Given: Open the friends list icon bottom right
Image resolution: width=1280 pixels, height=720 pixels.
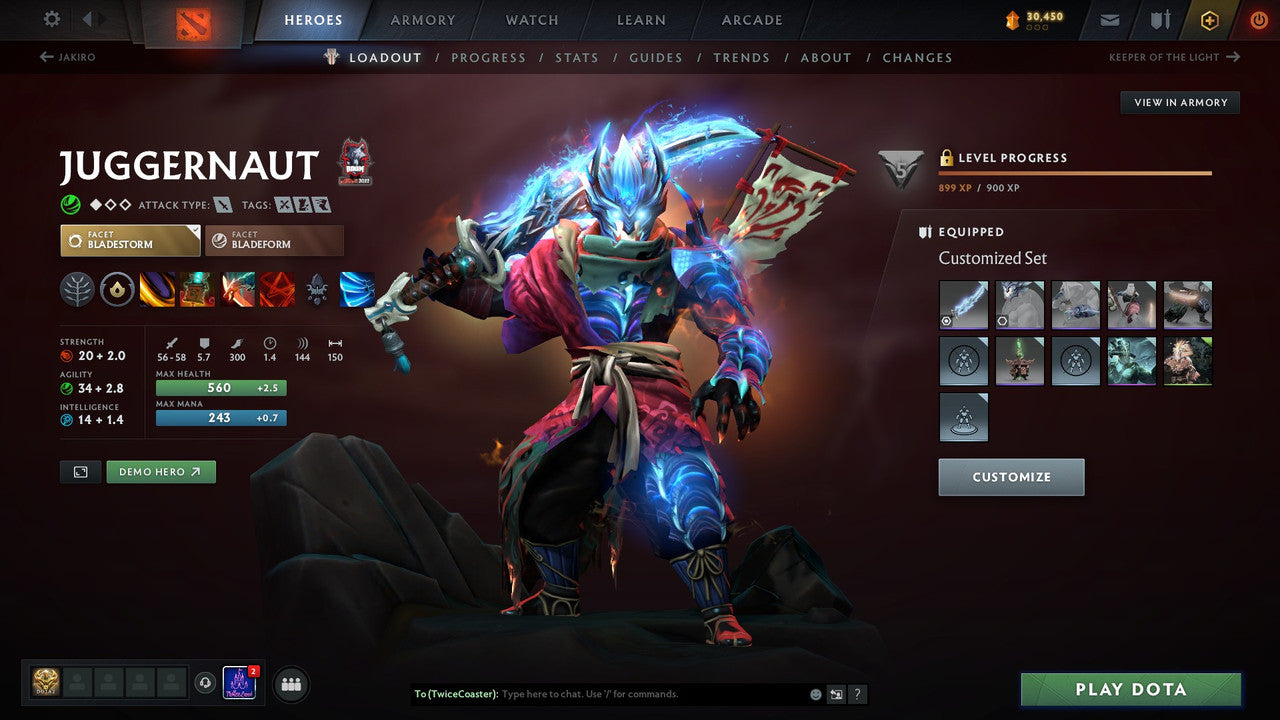Looking at the screenshot, I should [x=289, y=683].
